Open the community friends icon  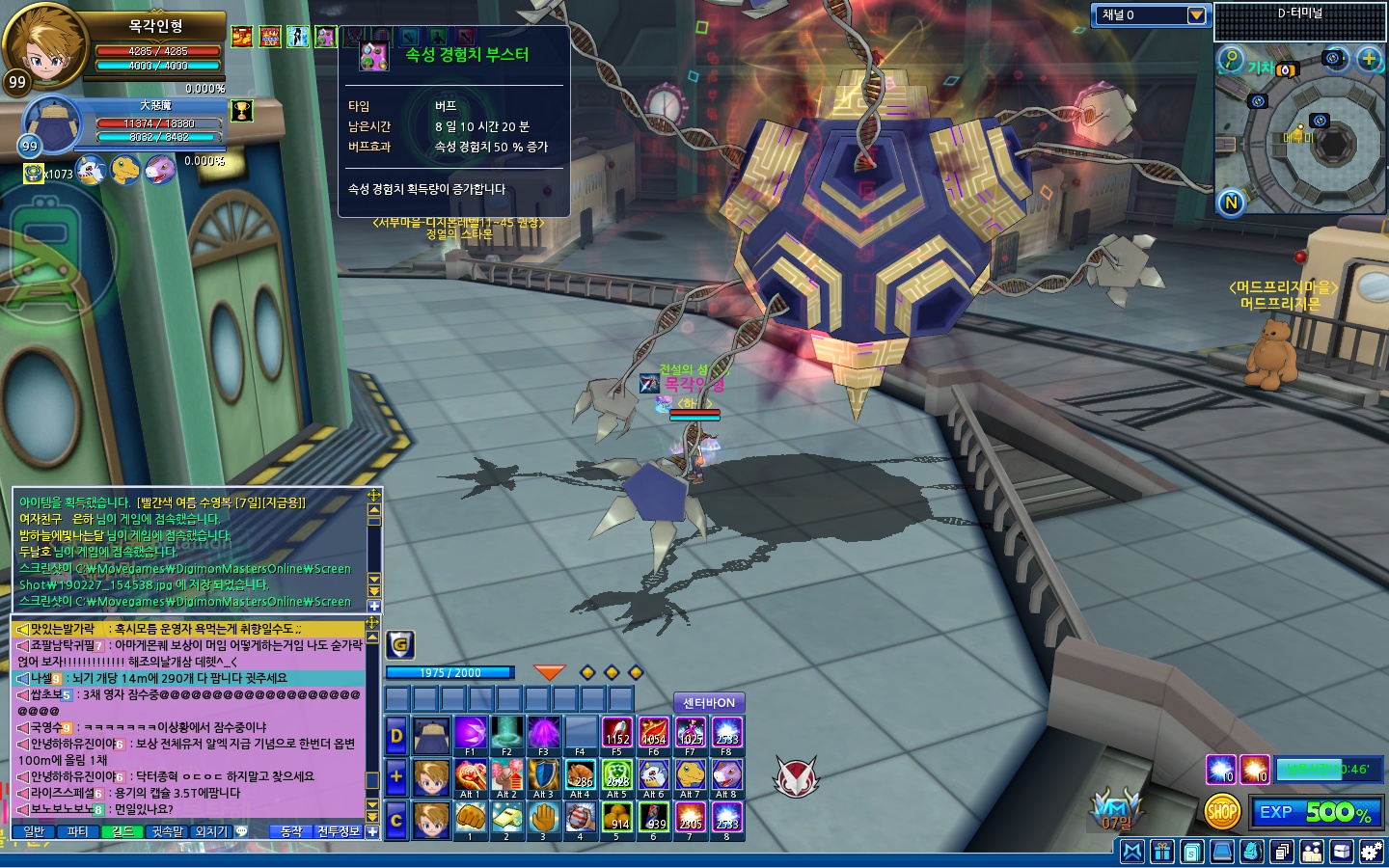(x=1312, y=852)
